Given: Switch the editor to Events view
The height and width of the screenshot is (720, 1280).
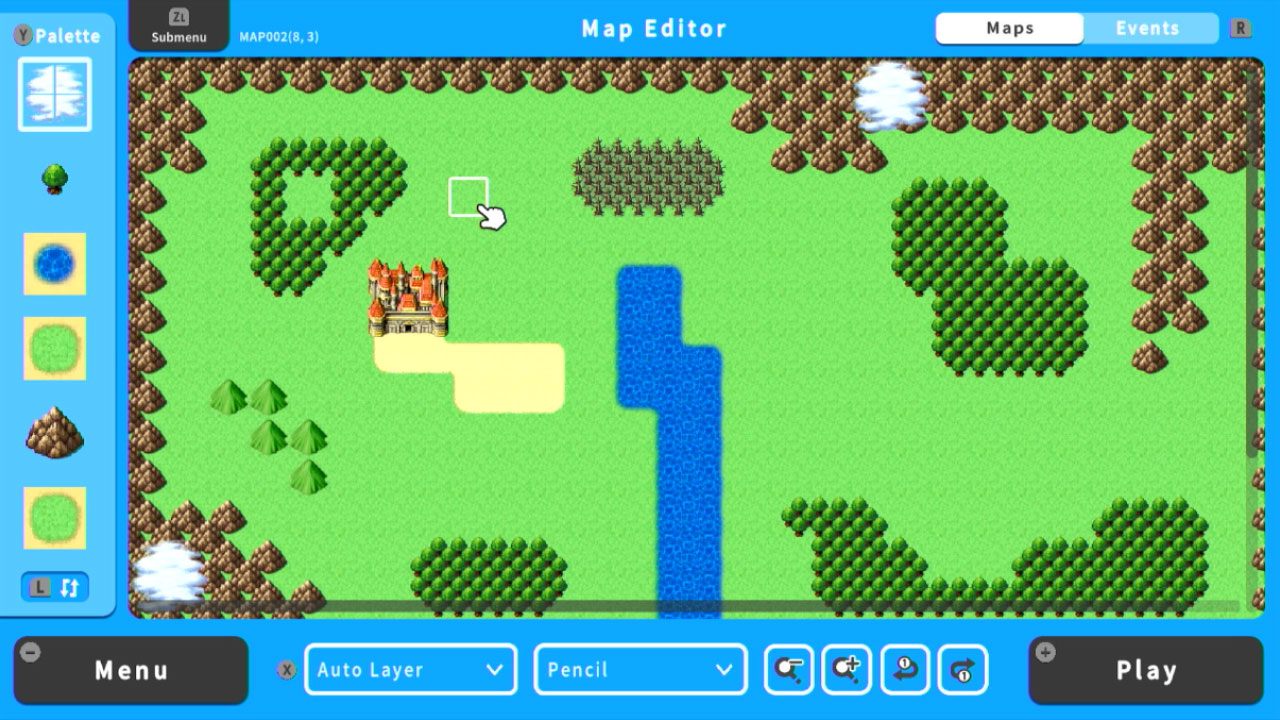Looking at the screenshot, I should (1150, 28).
